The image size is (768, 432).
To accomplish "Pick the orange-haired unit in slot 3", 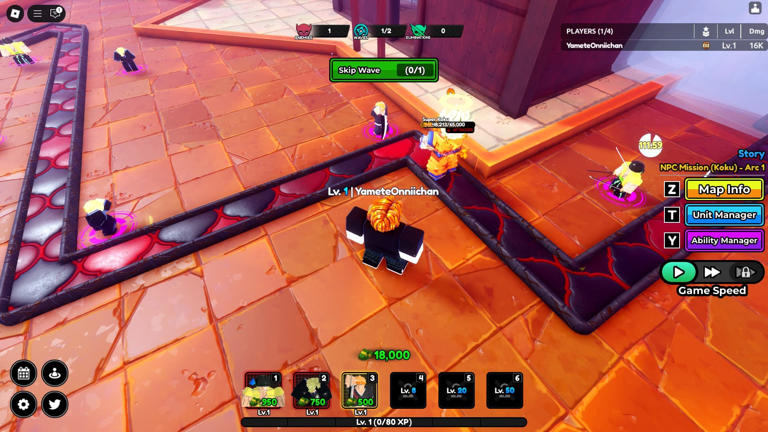I will (x=359, y=391).
